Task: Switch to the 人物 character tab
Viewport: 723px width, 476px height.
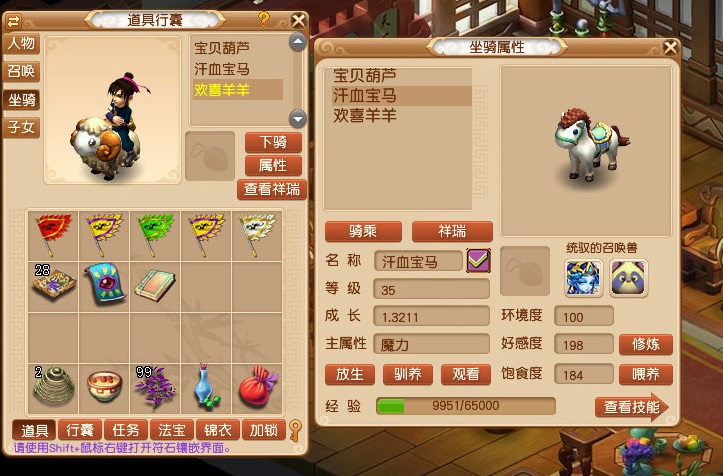Action: [x=21, y=43]
